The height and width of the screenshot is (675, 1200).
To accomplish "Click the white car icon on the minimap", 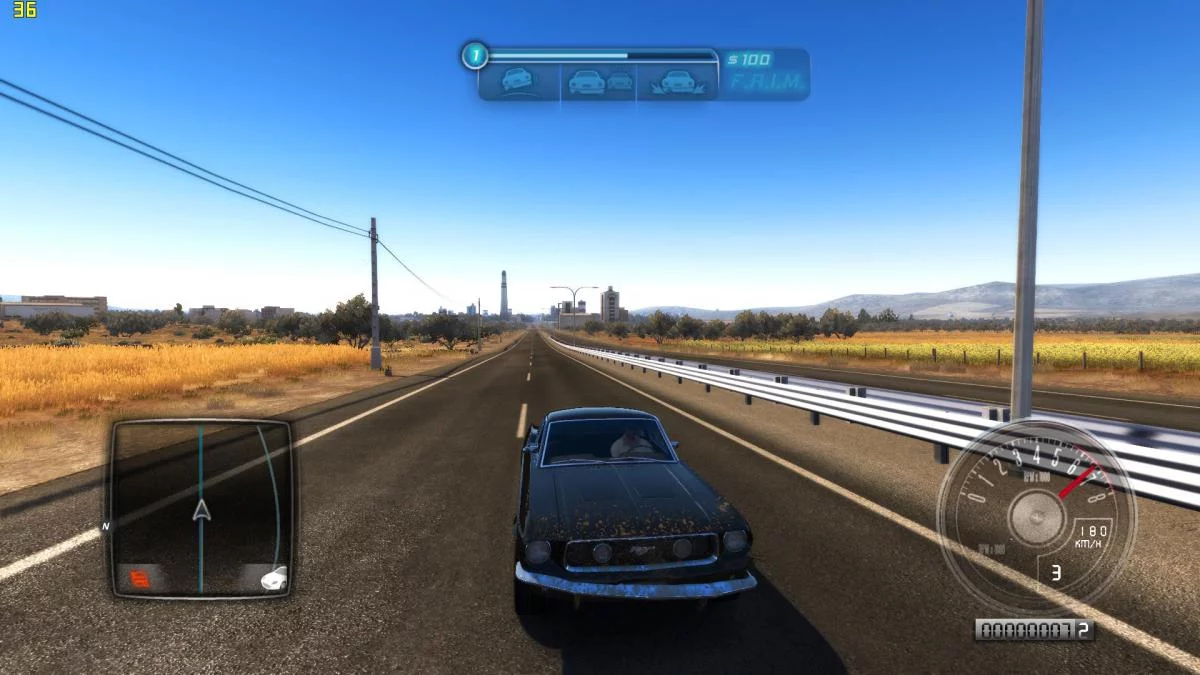I will pyautogui.click(x=272, y=577).
